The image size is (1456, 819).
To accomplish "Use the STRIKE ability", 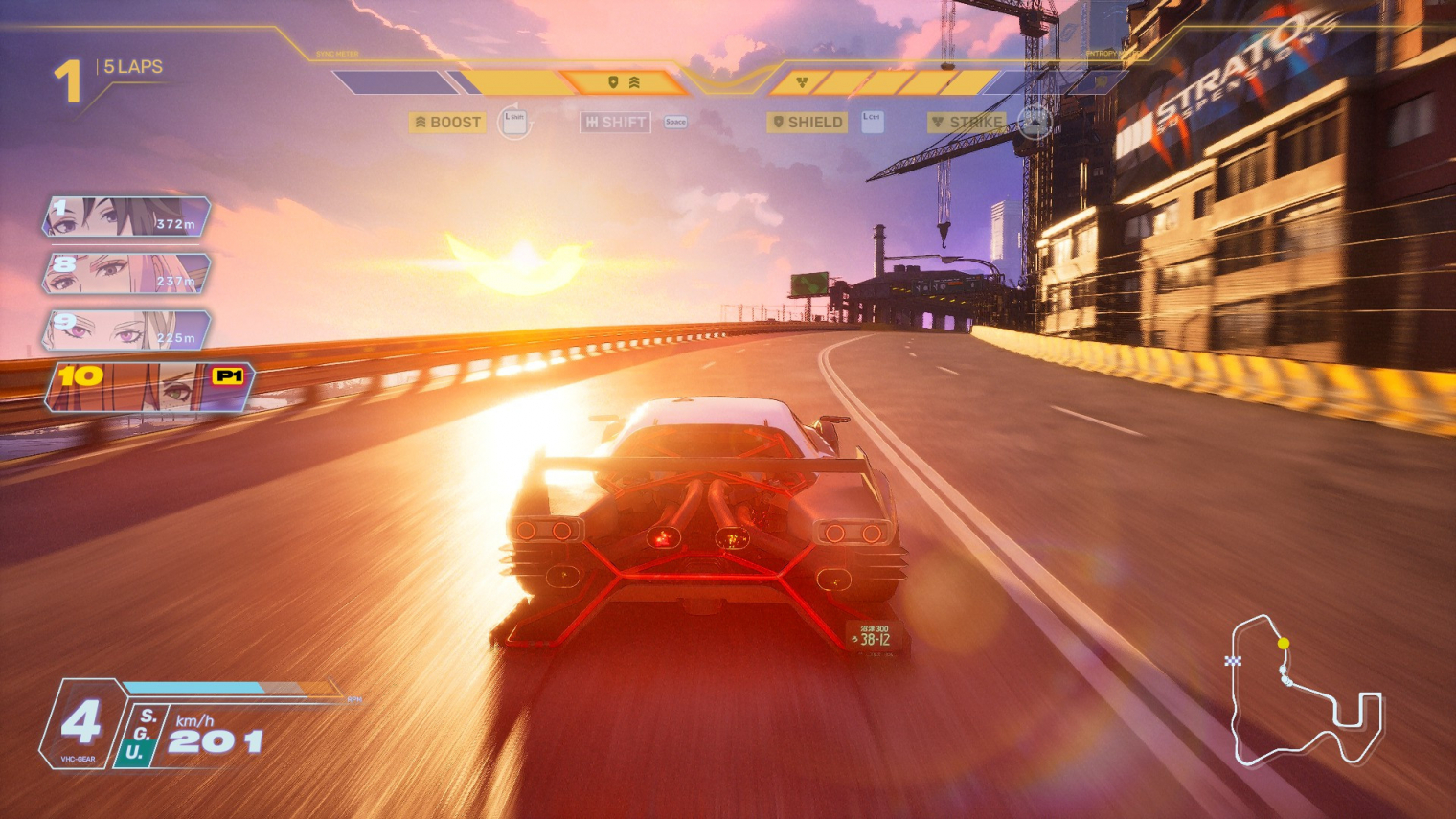I will [967, 123].
